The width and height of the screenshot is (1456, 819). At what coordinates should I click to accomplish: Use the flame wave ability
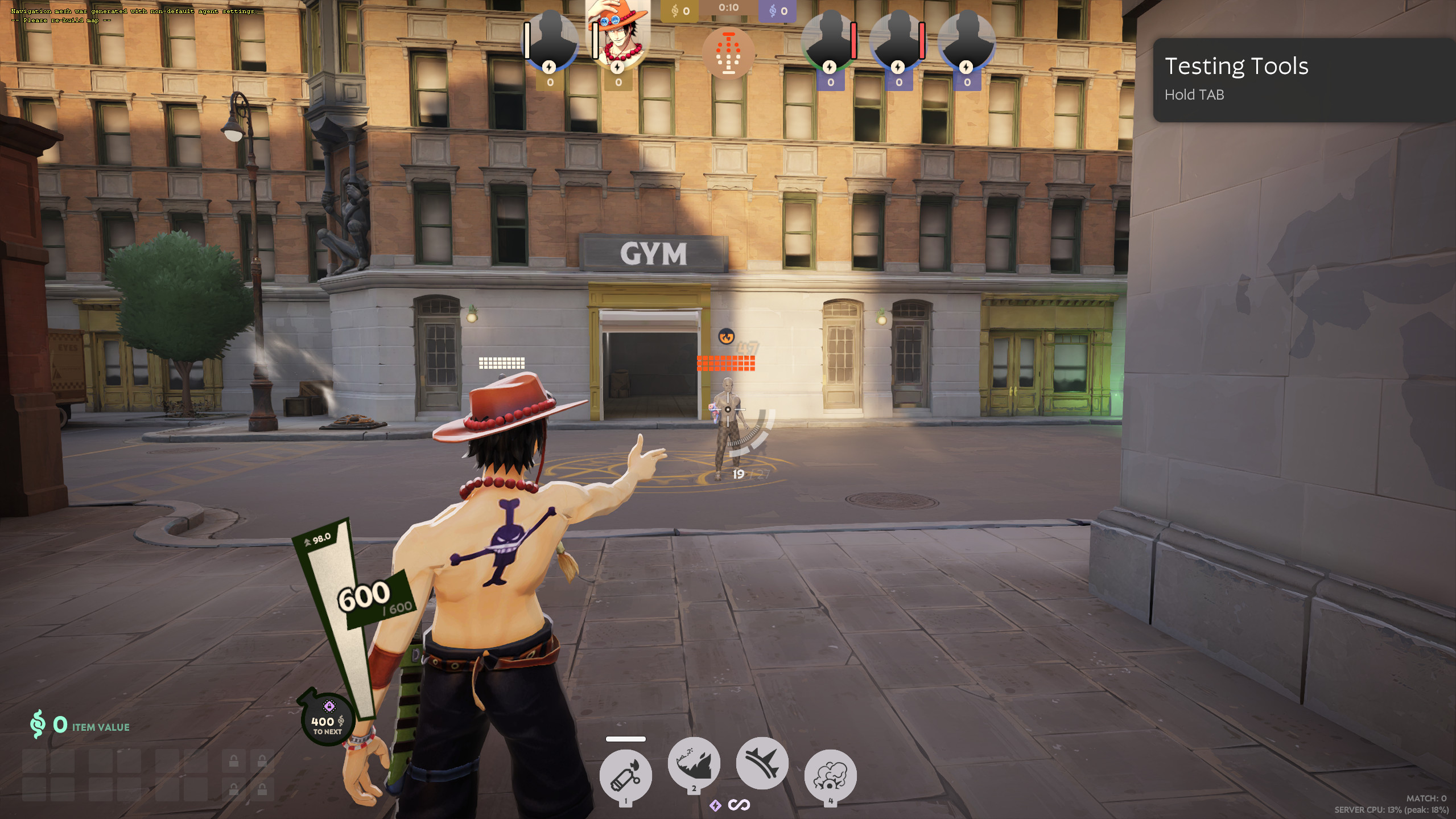pos(694,763)
